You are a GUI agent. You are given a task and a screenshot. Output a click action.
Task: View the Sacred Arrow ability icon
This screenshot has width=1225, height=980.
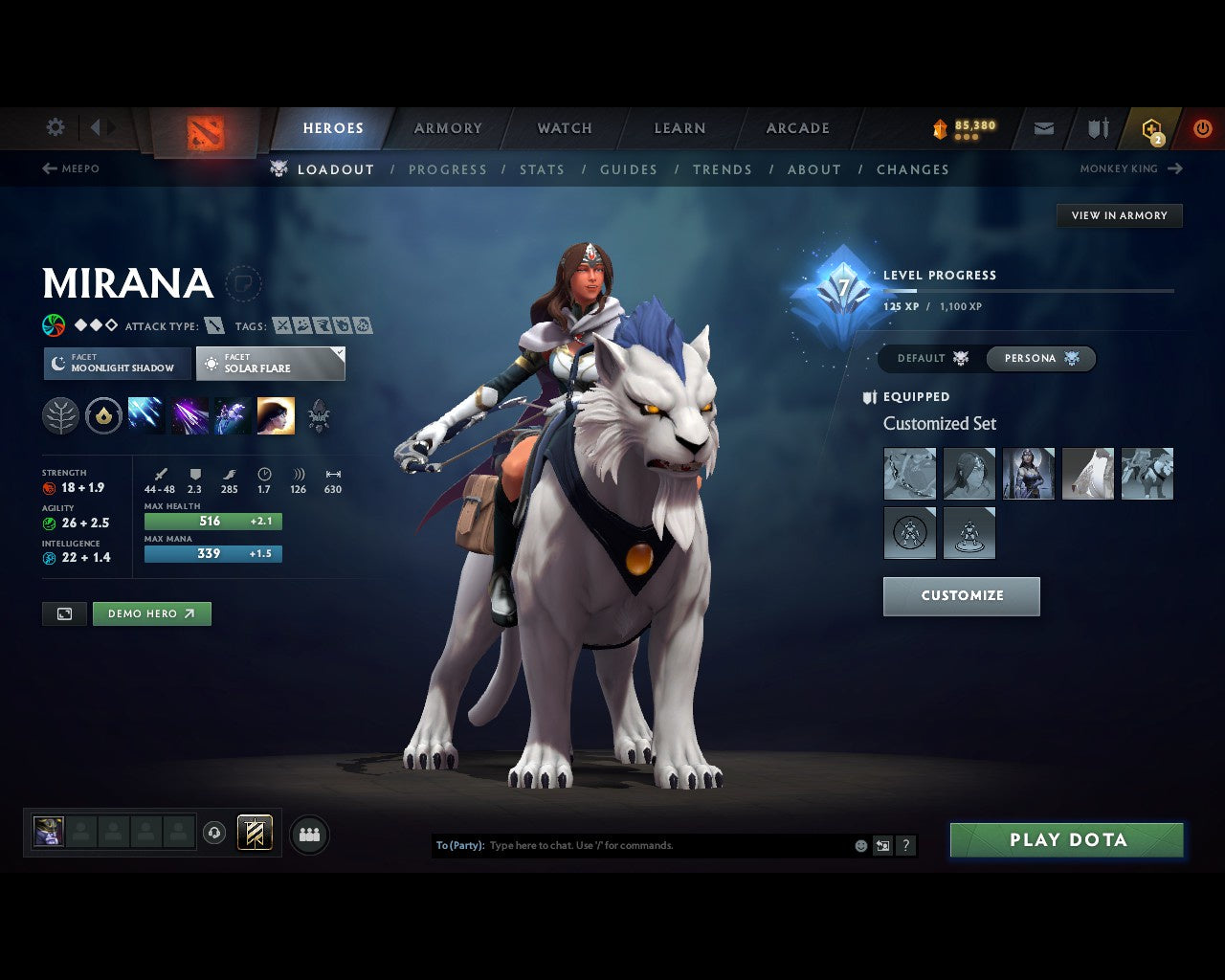pyautogui.click(x=189, y=414)
